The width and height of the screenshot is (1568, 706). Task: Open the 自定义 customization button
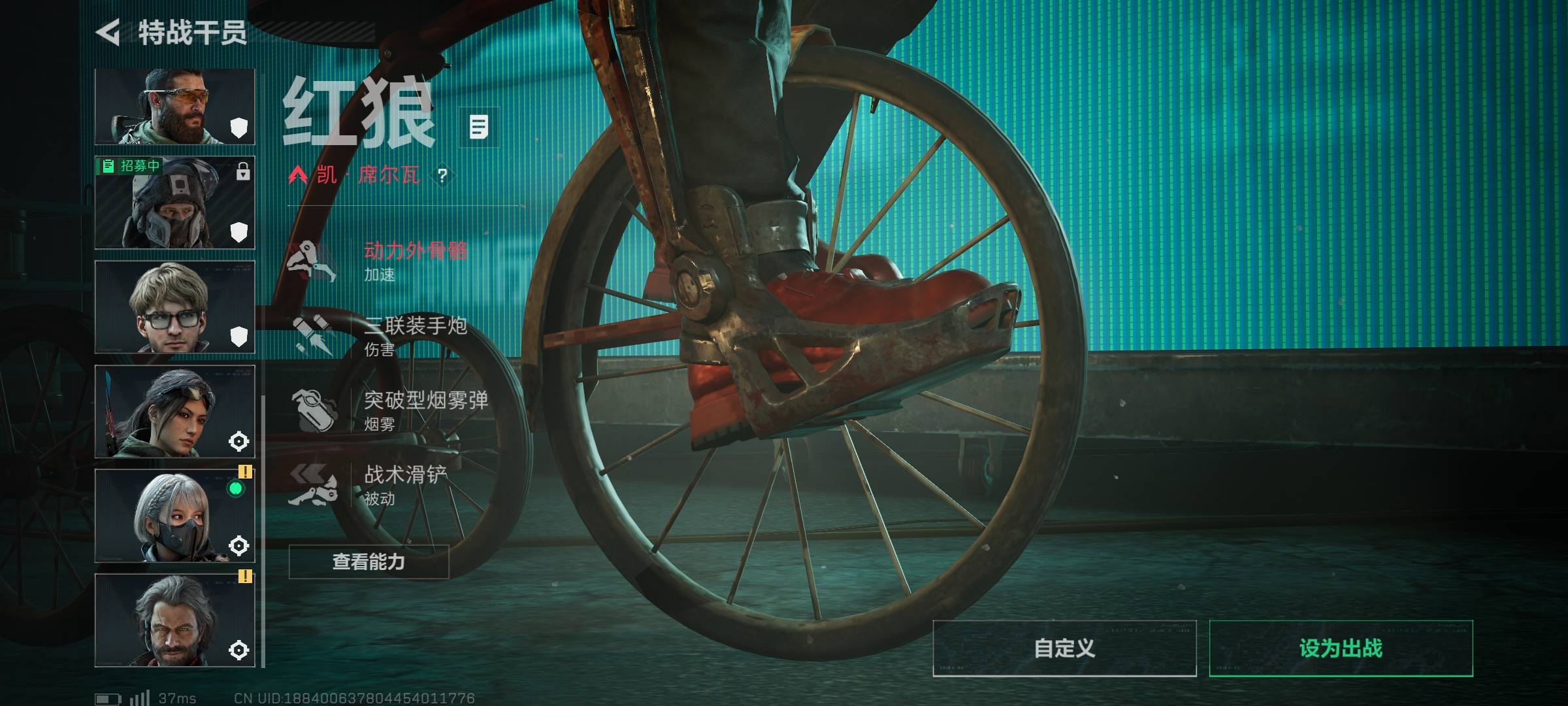click(x=1064, y=648)
